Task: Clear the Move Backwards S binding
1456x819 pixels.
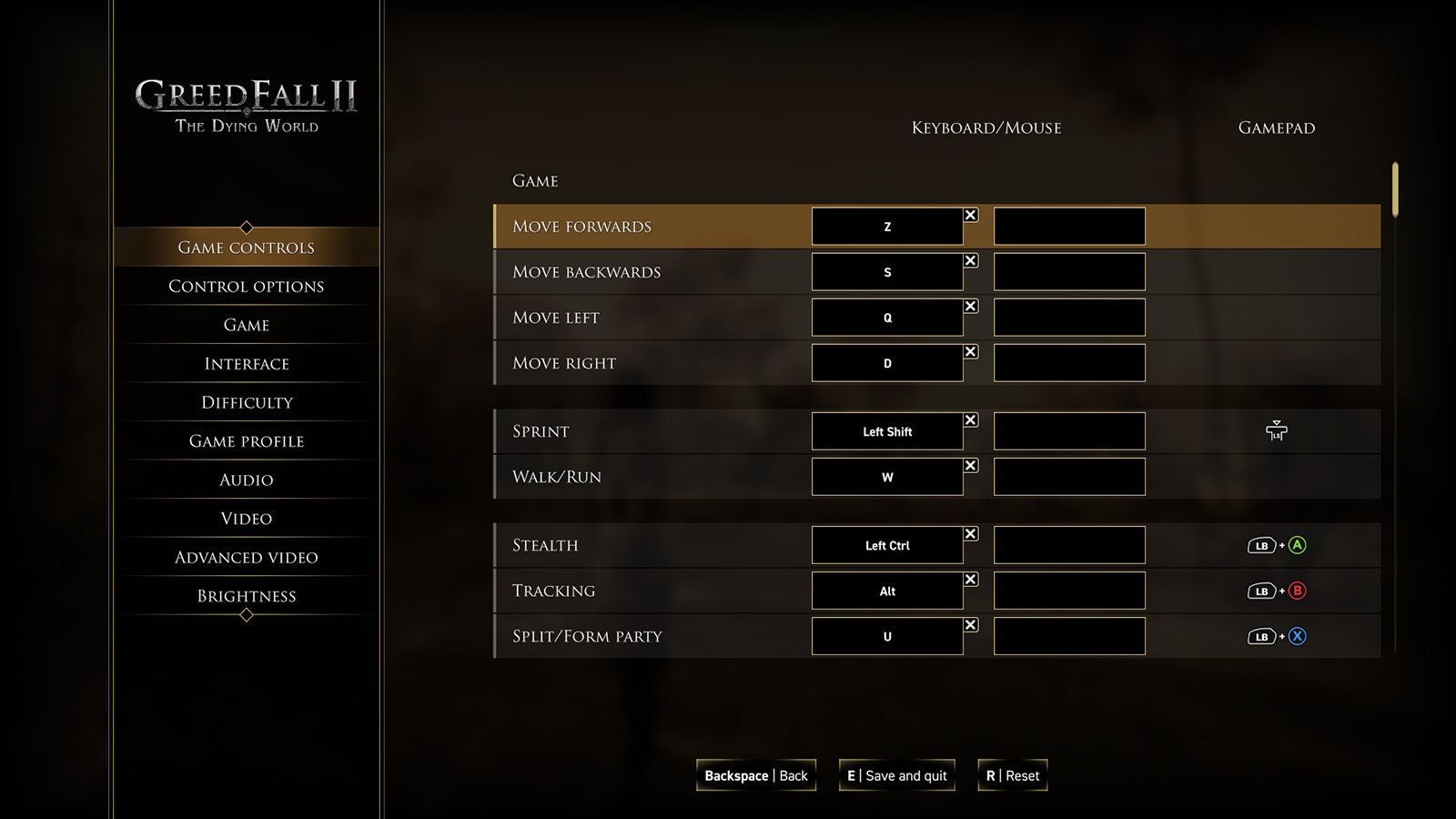Action: pyautogui.click(x=971, y=261)
